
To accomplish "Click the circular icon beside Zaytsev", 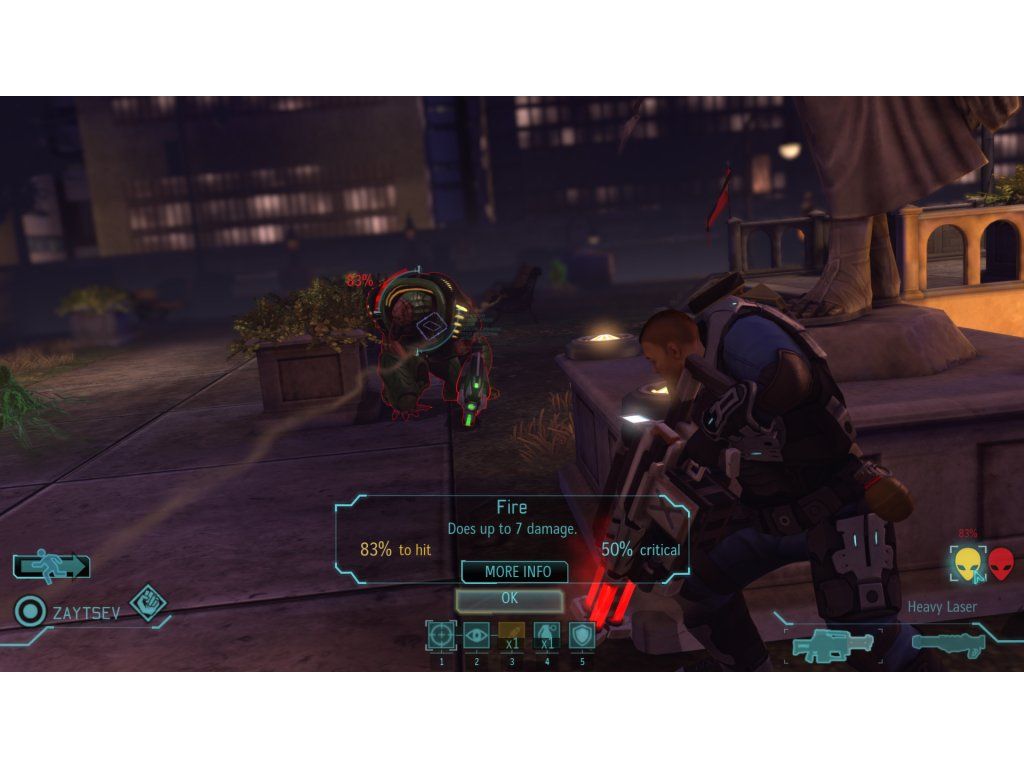I will click(31, 610).
